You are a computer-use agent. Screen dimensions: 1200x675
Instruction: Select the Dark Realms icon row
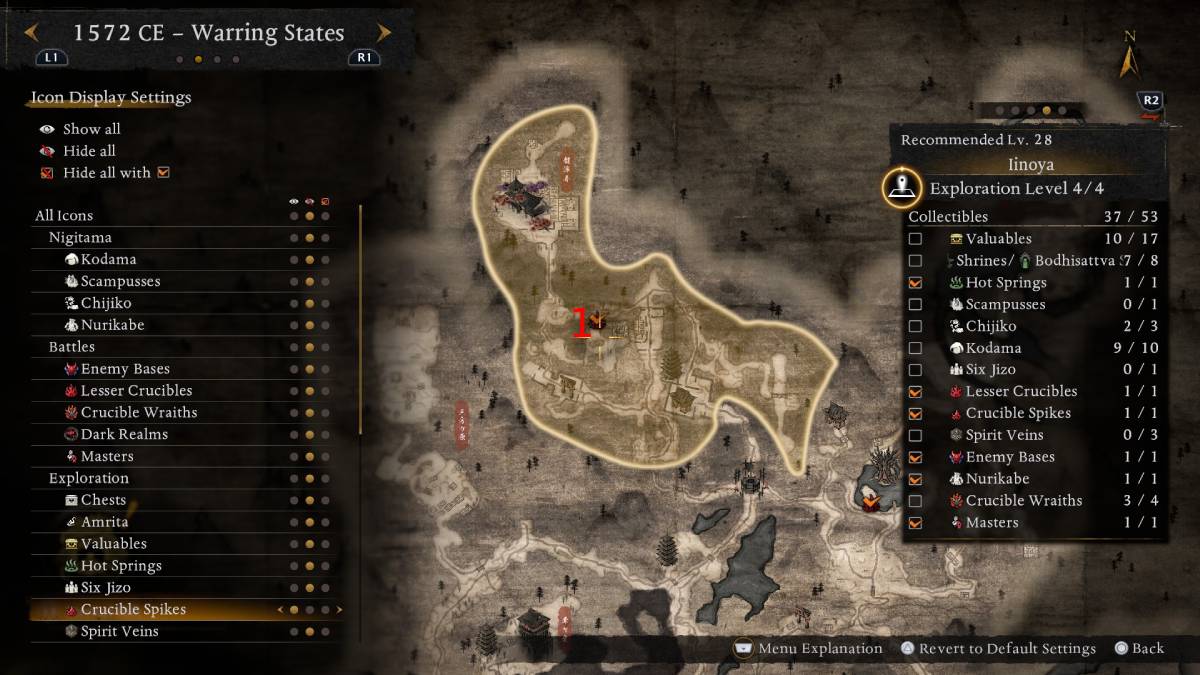[124, 434]
